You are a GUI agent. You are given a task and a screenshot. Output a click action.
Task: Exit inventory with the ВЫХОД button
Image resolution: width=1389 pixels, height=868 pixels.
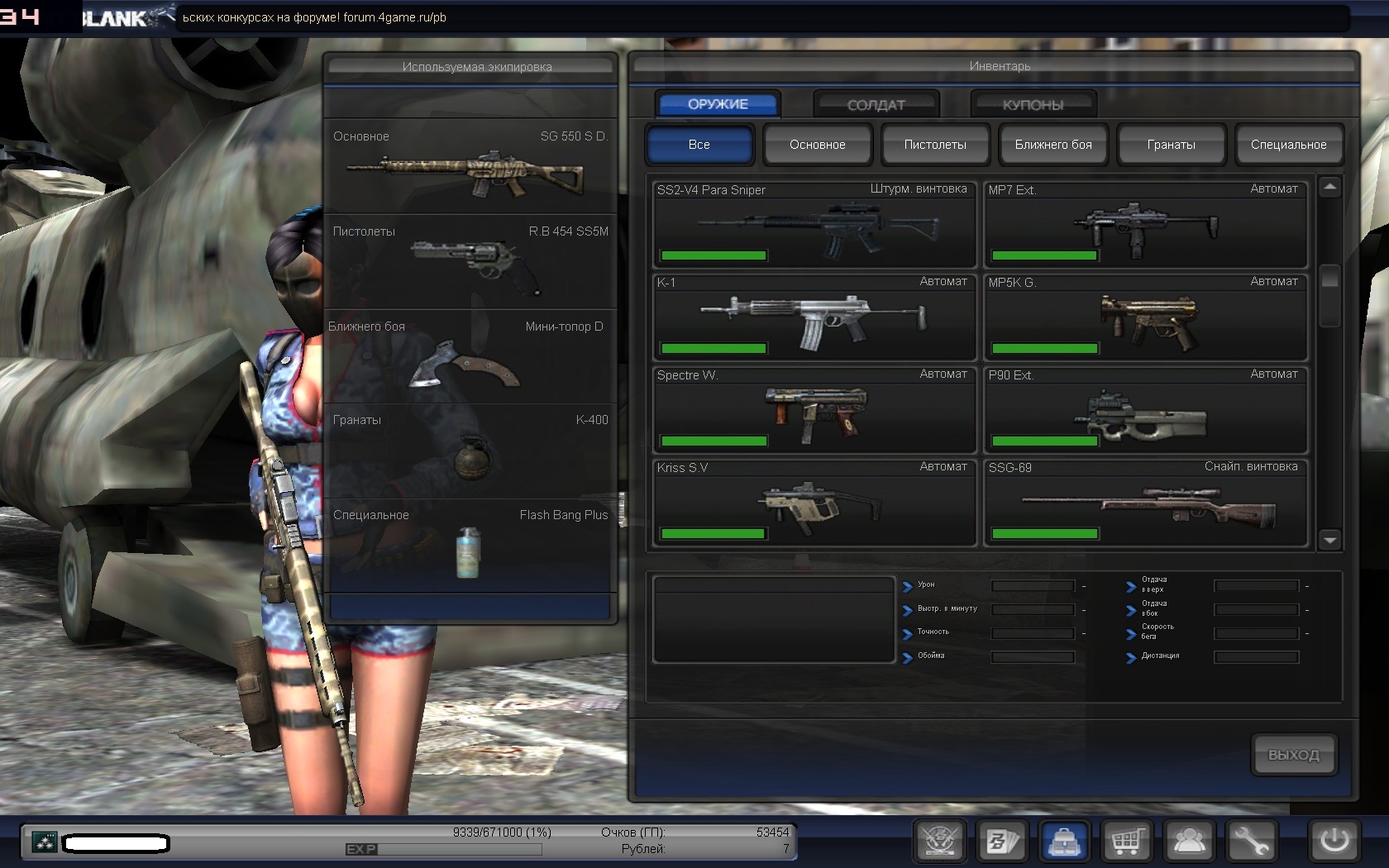[1294, 755]
